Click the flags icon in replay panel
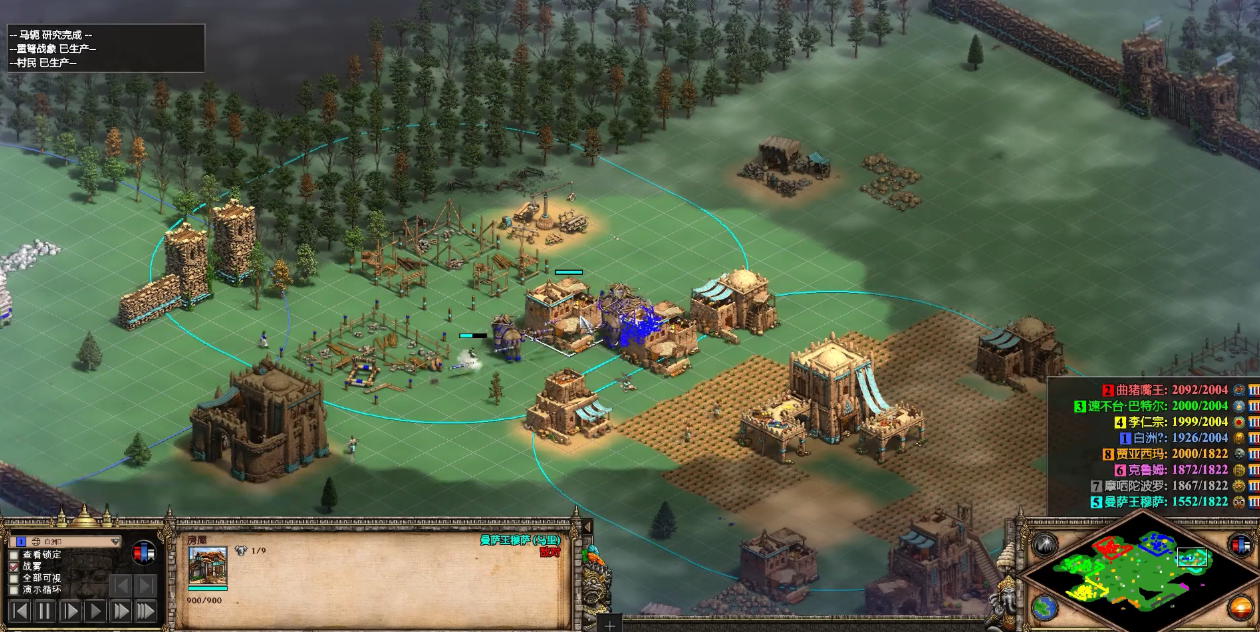The height and width of the screenshot is (632, 1260). (145, 552)
